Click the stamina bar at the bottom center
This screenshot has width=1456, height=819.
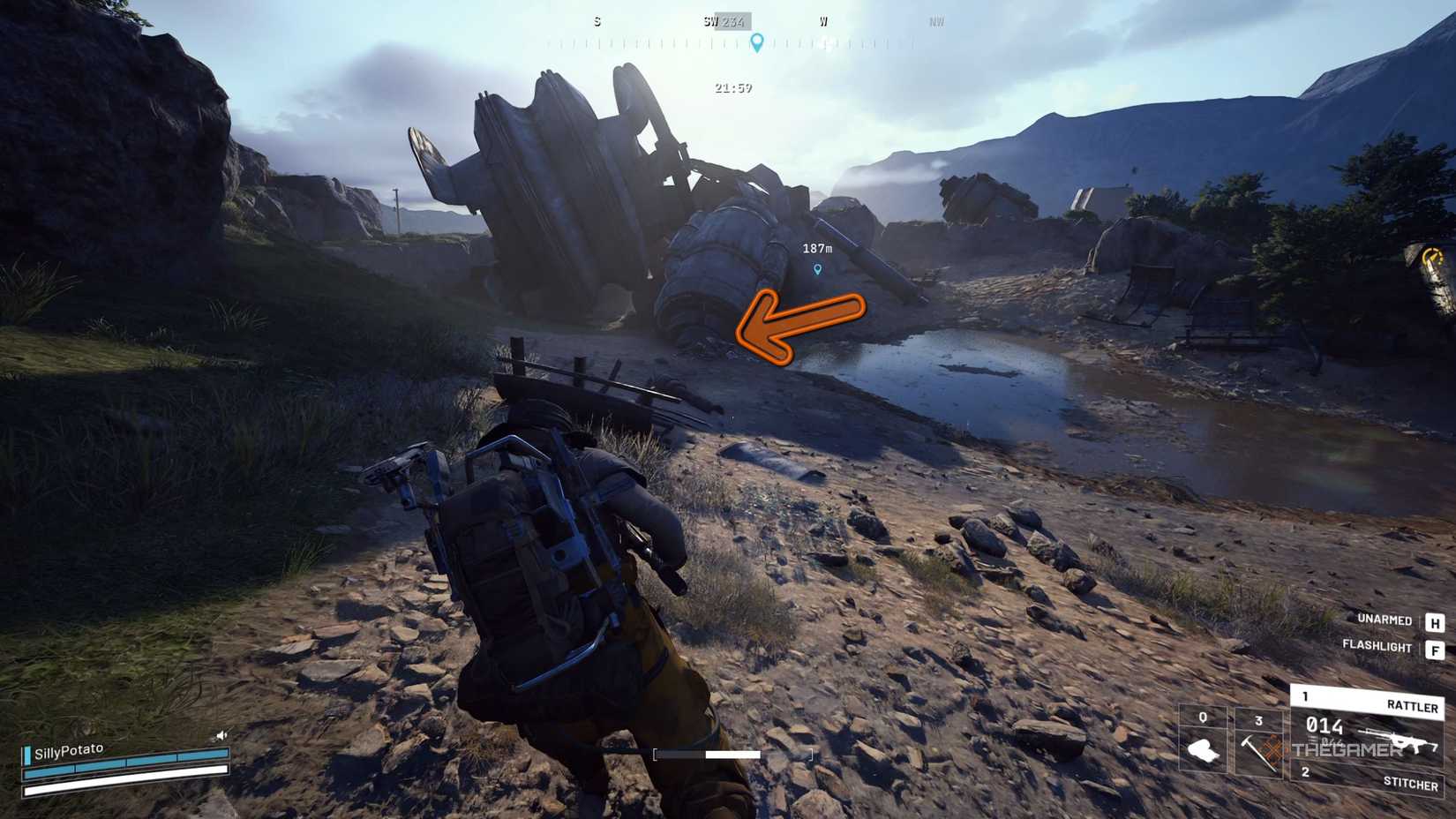[731, 755]
